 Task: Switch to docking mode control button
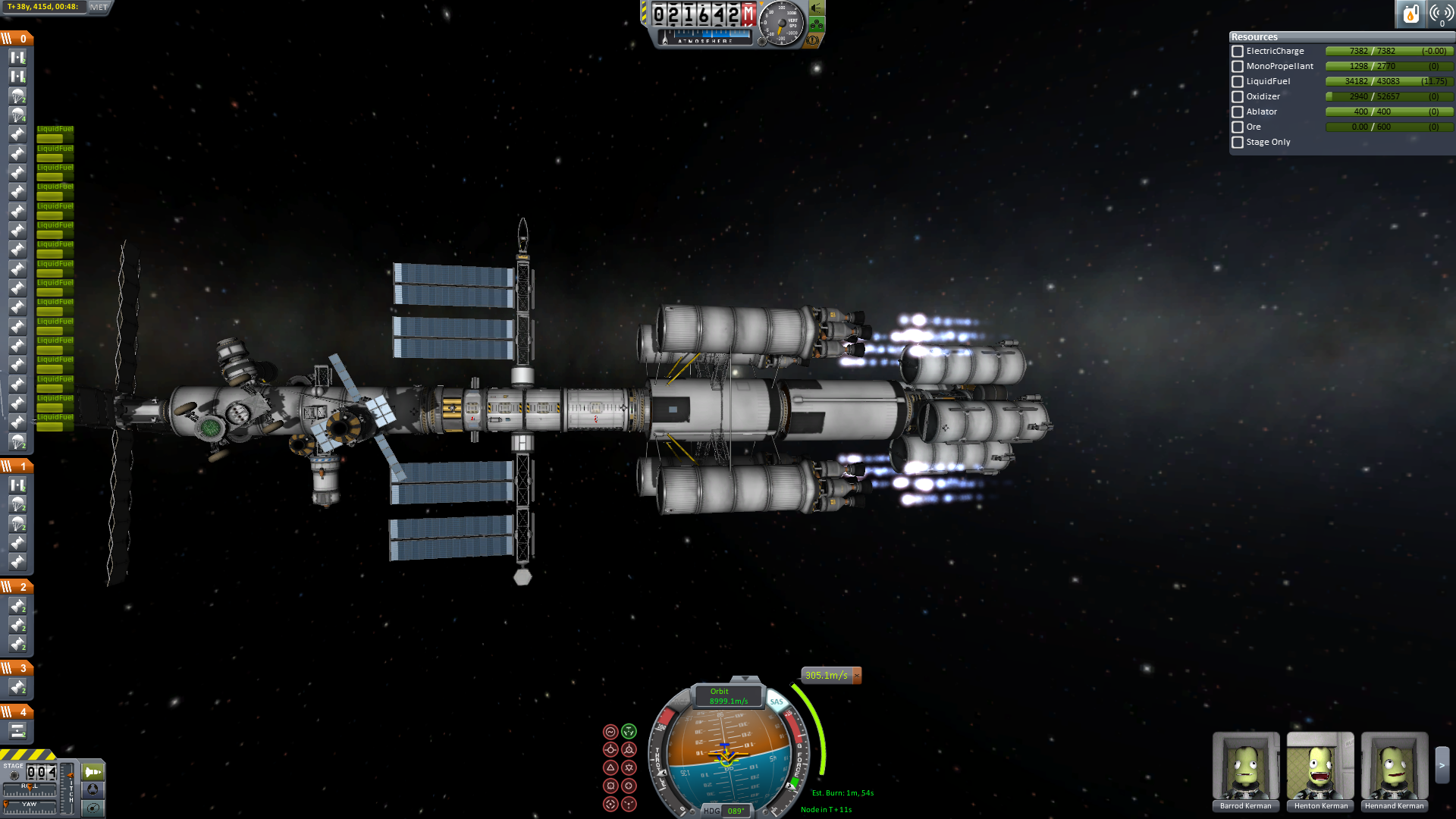pos(93,789)
